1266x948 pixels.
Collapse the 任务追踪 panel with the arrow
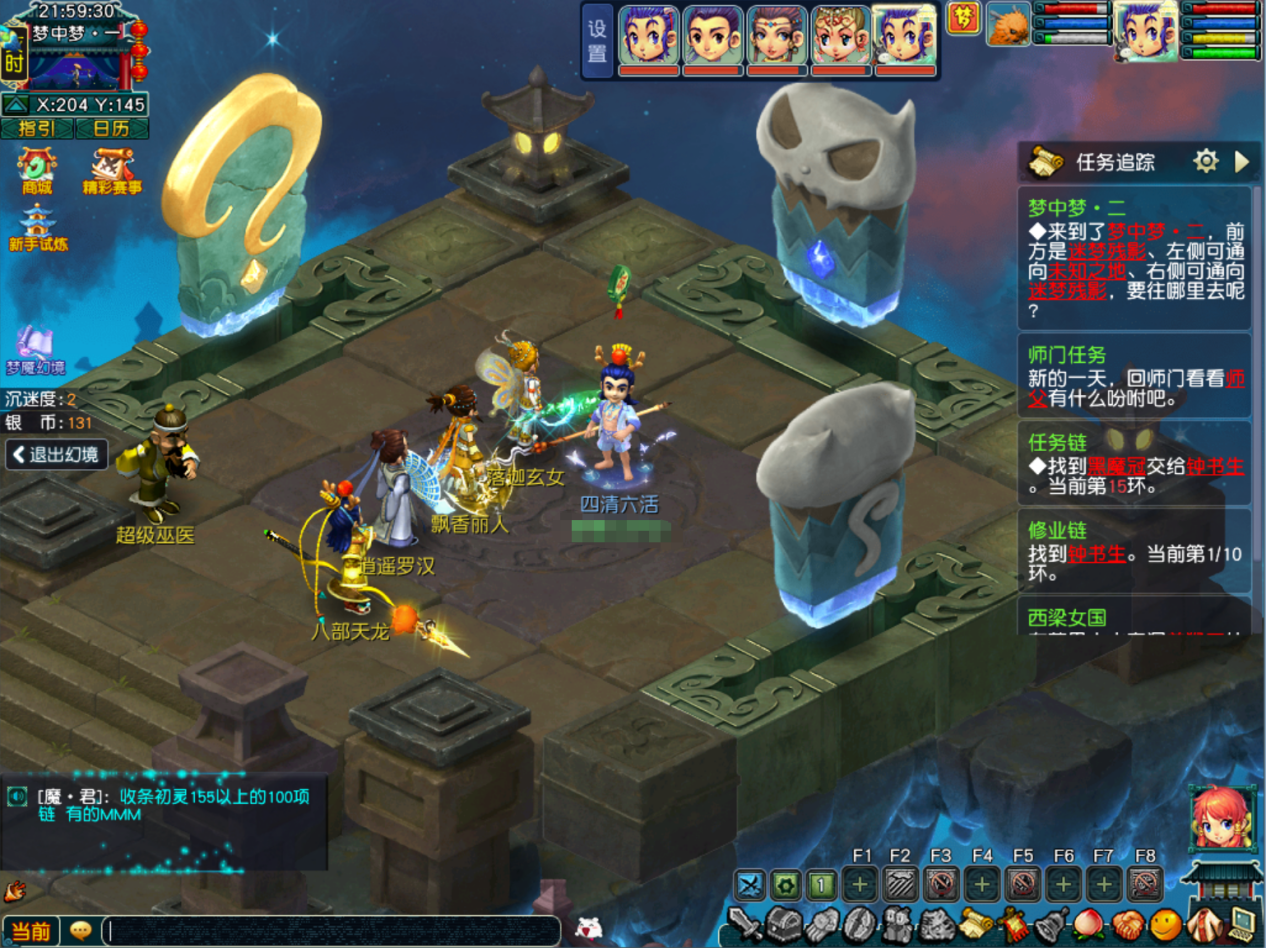point(1242,161)
